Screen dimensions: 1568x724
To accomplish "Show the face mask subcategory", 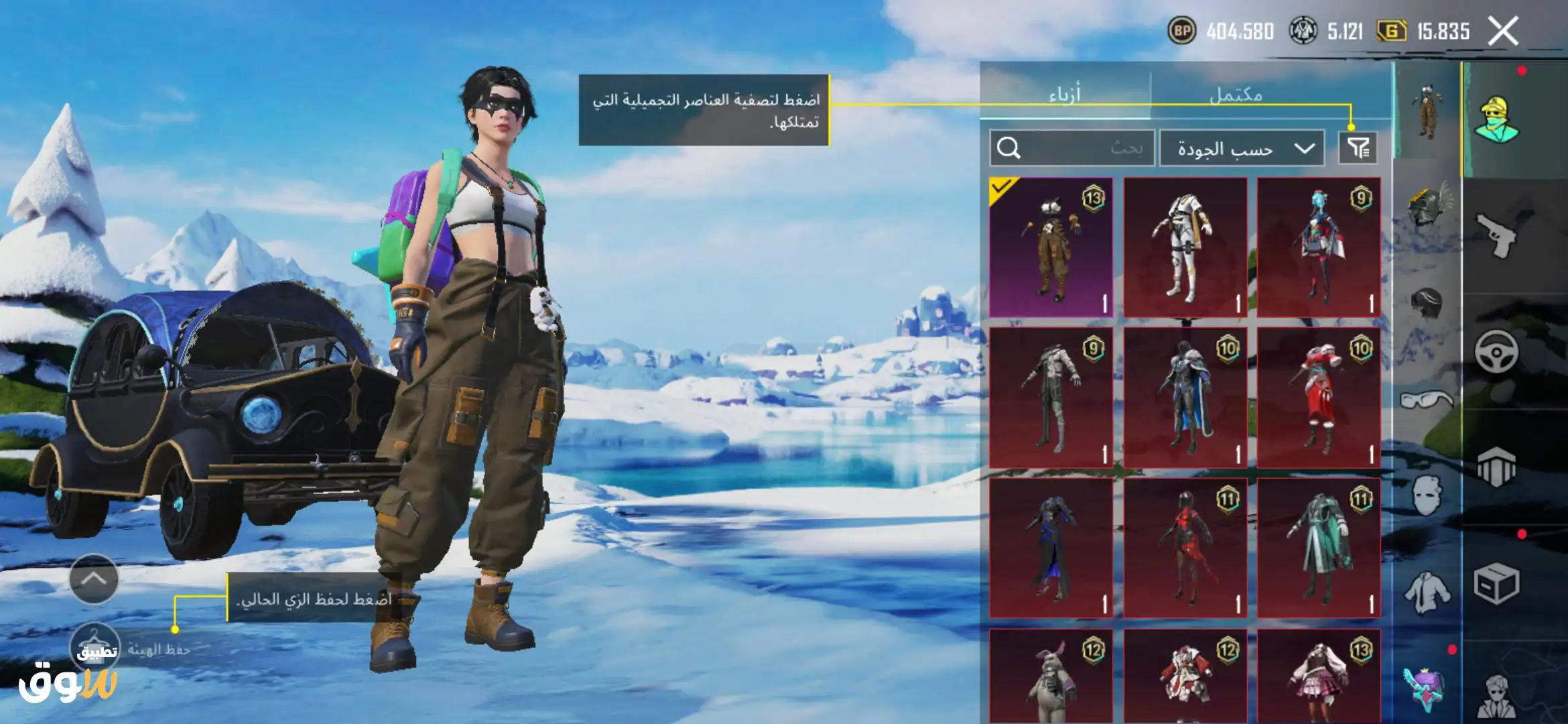I will point(1427,495).
